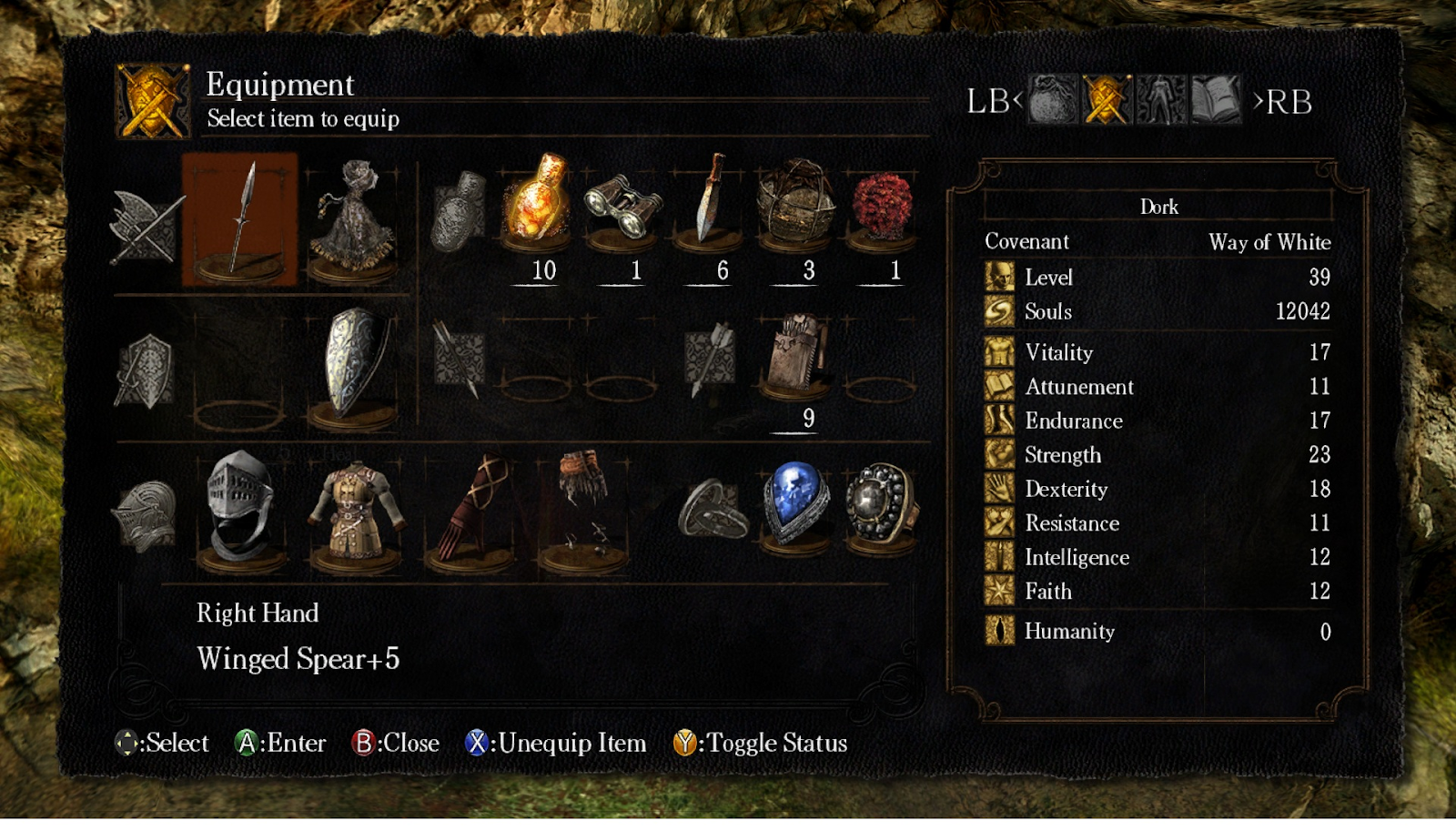Pick the throwing knife item slot

(x=708, y=202)
